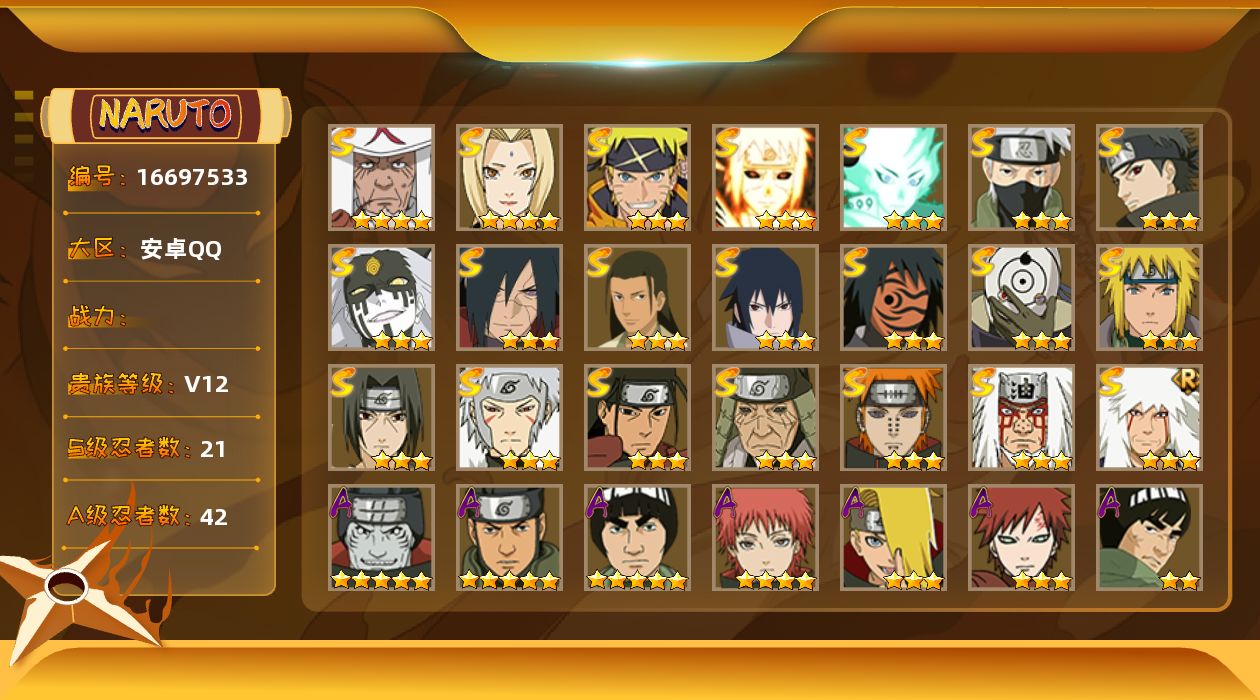The height and width of the screenshot is (700, 1260).
Task: Pick the two-star Rock Lee card
Action: coord(1149,537)
